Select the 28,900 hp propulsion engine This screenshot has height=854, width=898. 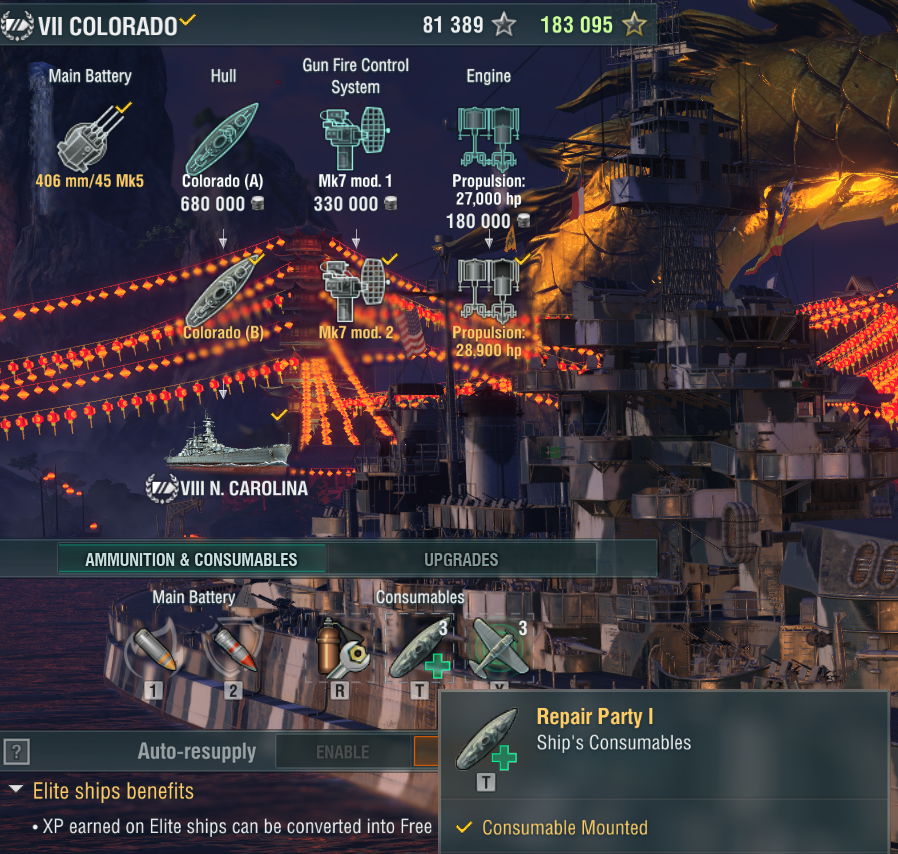pyautogui.click(x=488, y=291)
